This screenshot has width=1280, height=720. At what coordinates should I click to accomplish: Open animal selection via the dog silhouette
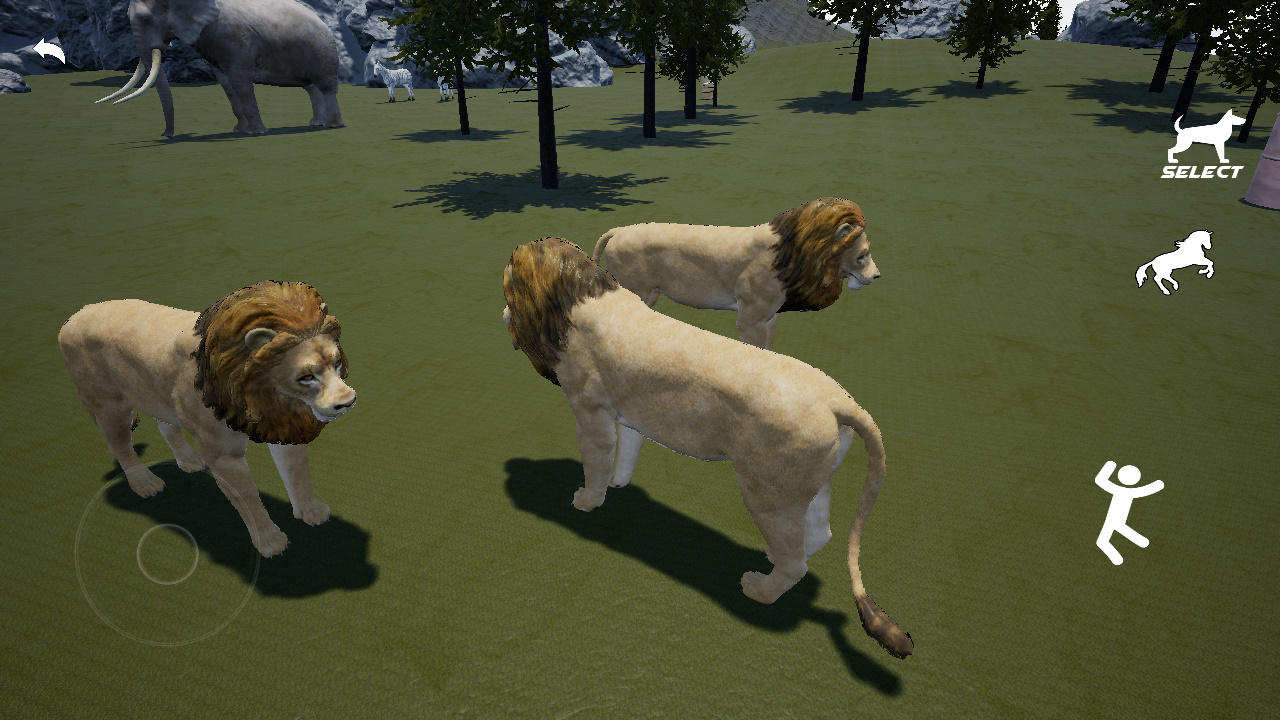pos(1202,135)
